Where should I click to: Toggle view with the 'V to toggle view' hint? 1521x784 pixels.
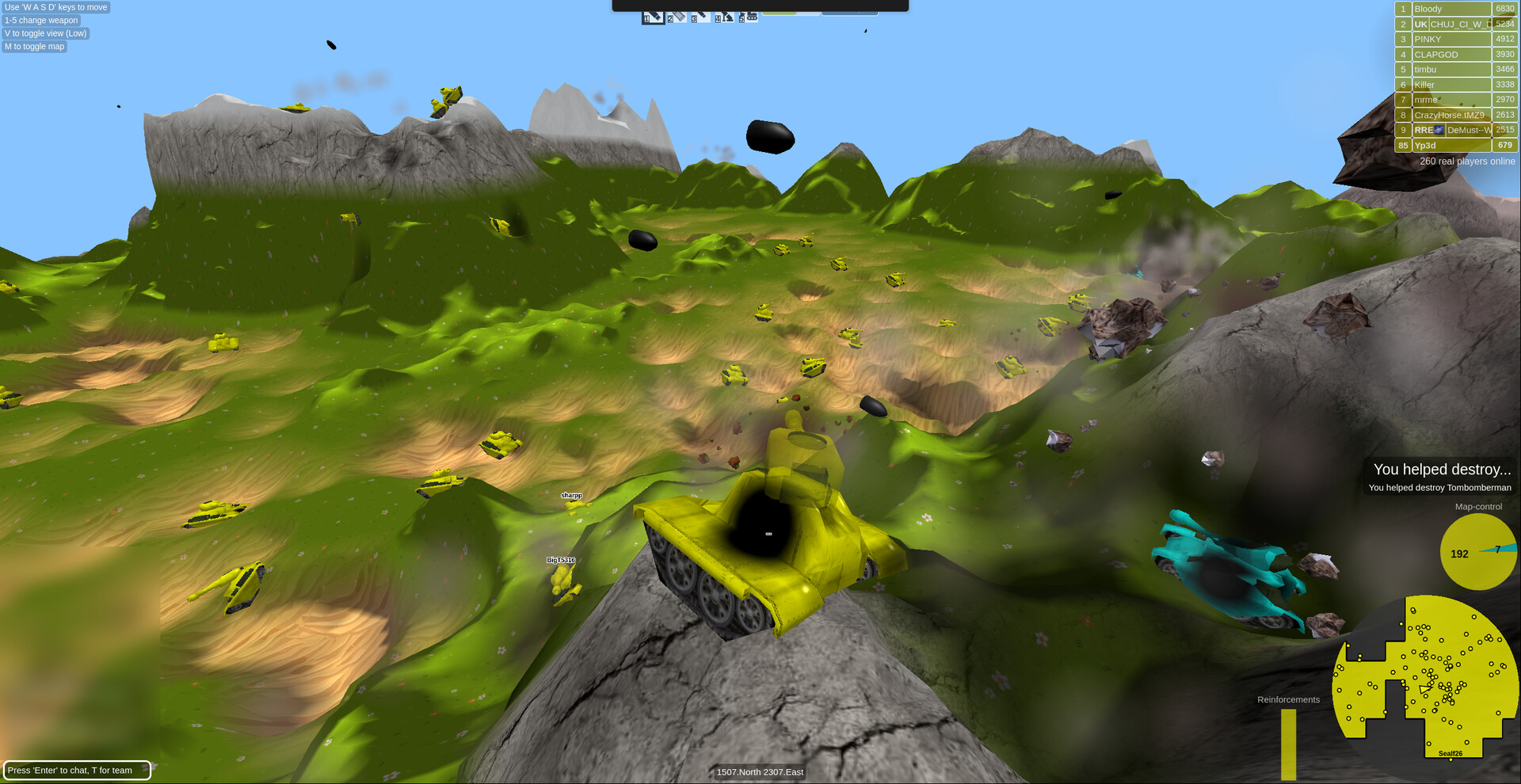coord(44,33)
